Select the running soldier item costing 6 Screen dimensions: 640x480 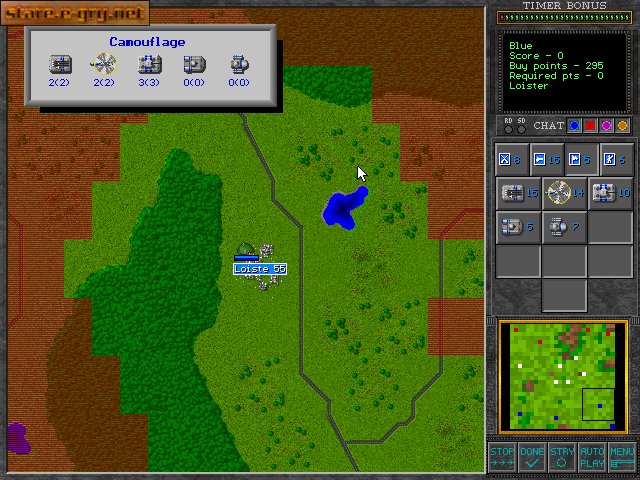pos(613,159)
